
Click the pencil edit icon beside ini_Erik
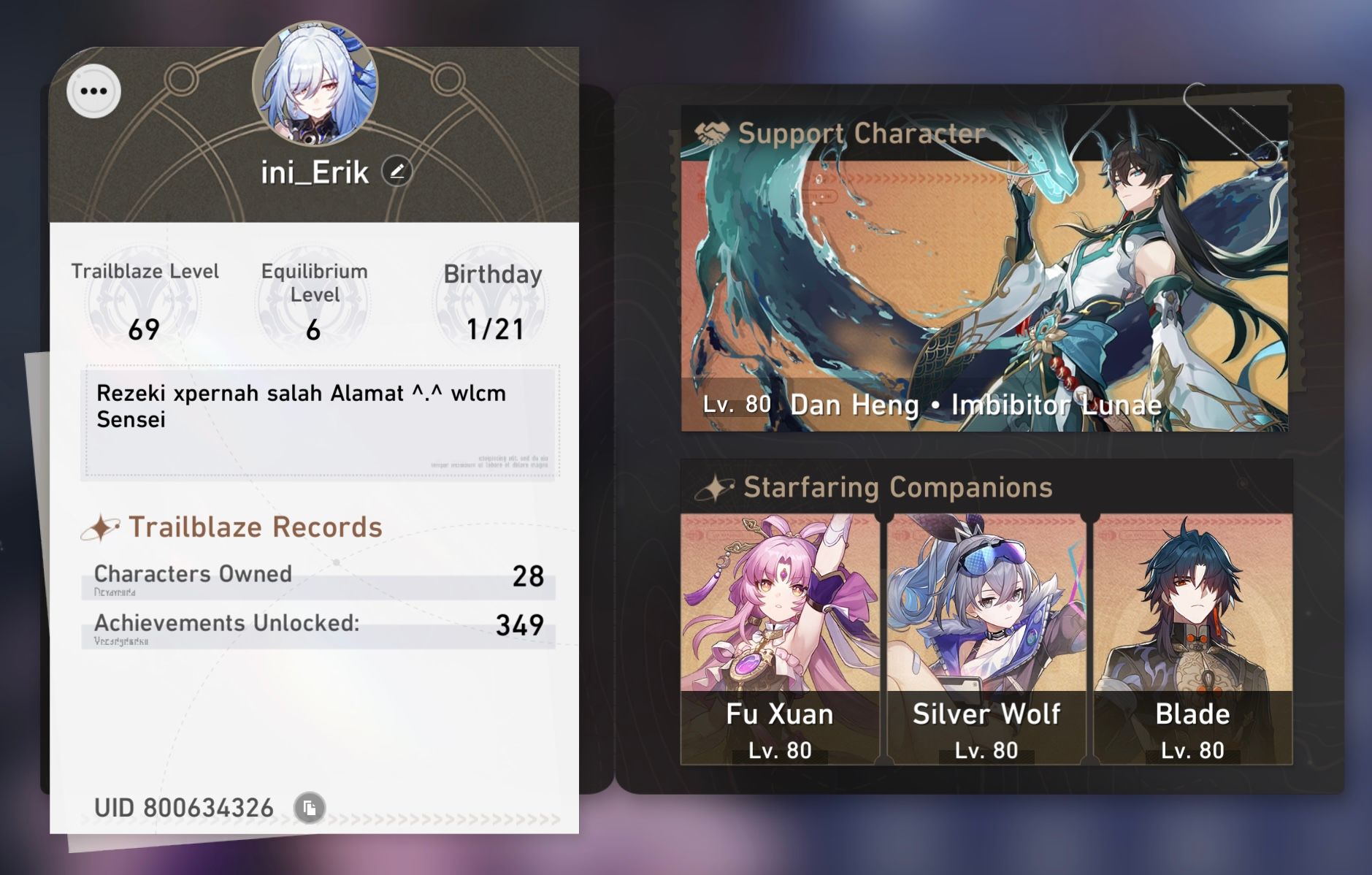point(396,172)
